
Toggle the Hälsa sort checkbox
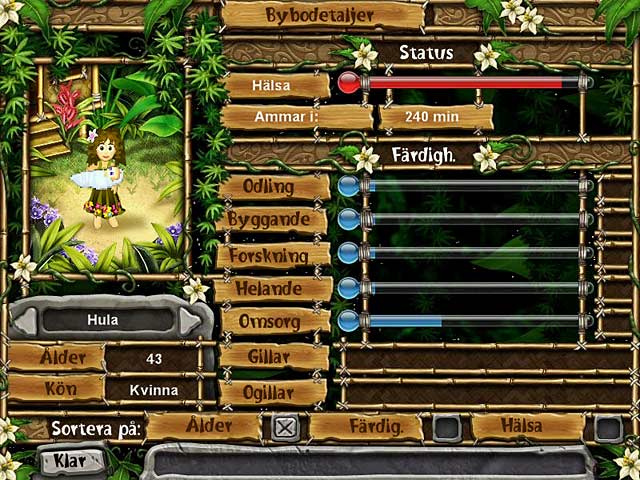click(608, 428)
